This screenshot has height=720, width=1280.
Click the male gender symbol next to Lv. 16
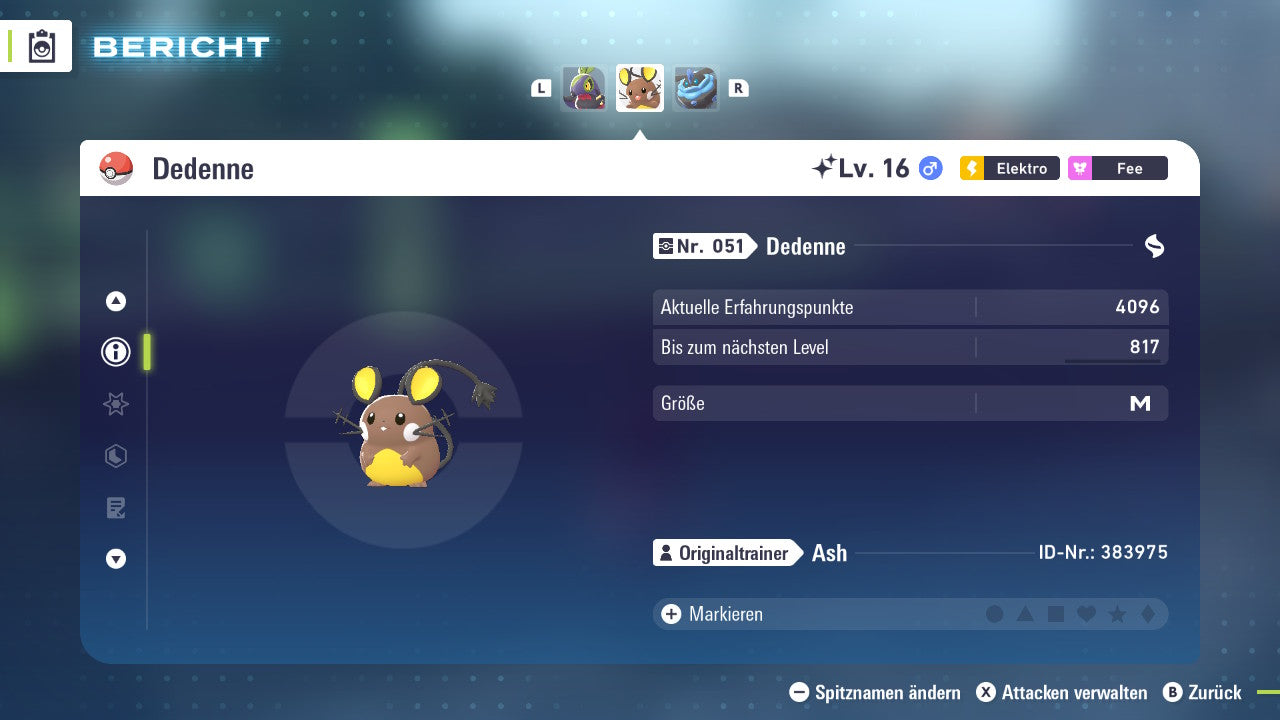pyautogui.click(x=929, y=168)
